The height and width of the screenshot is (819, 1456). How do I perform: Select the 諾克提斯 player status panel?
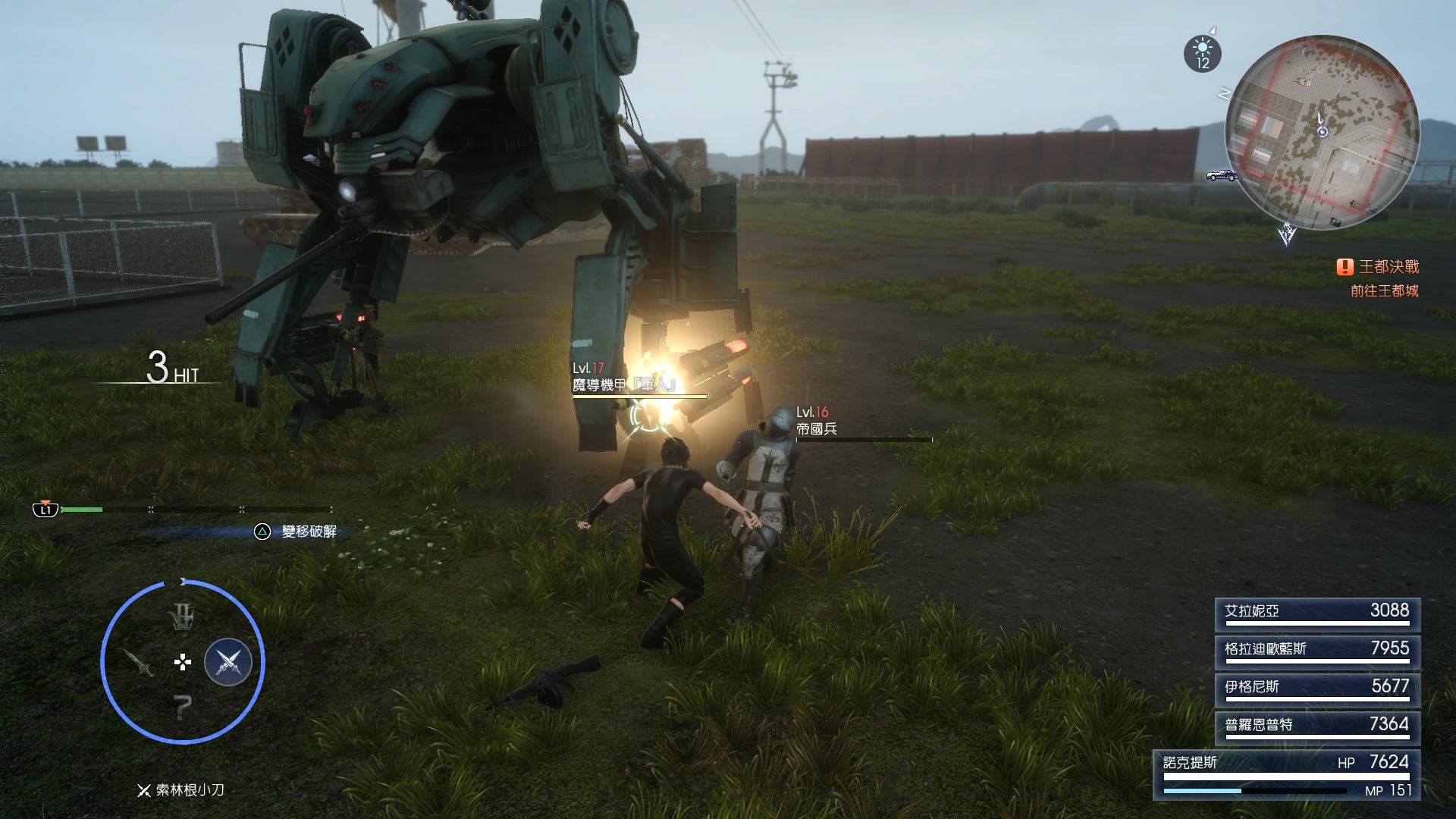pyautogui.click(x=1286, y=775)
